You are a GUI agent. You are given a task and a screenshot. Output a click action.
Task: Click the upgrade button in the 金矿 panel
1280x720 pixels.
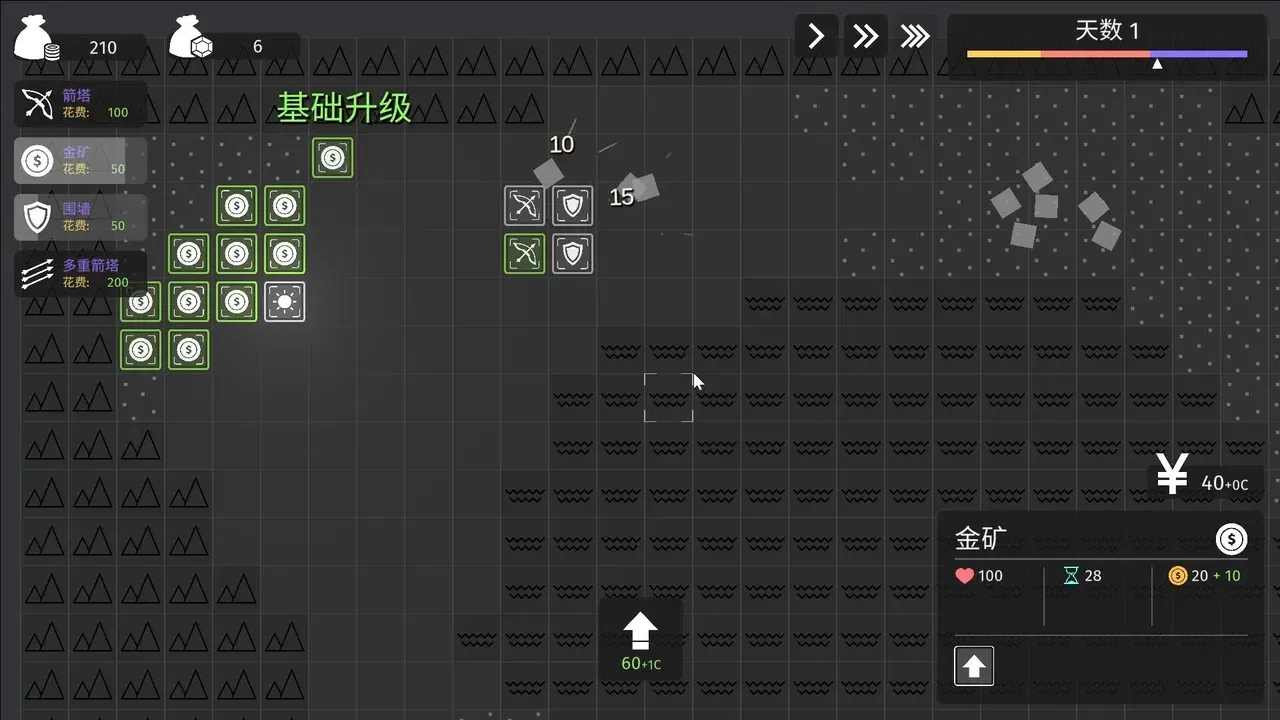[x=973, y=665]
